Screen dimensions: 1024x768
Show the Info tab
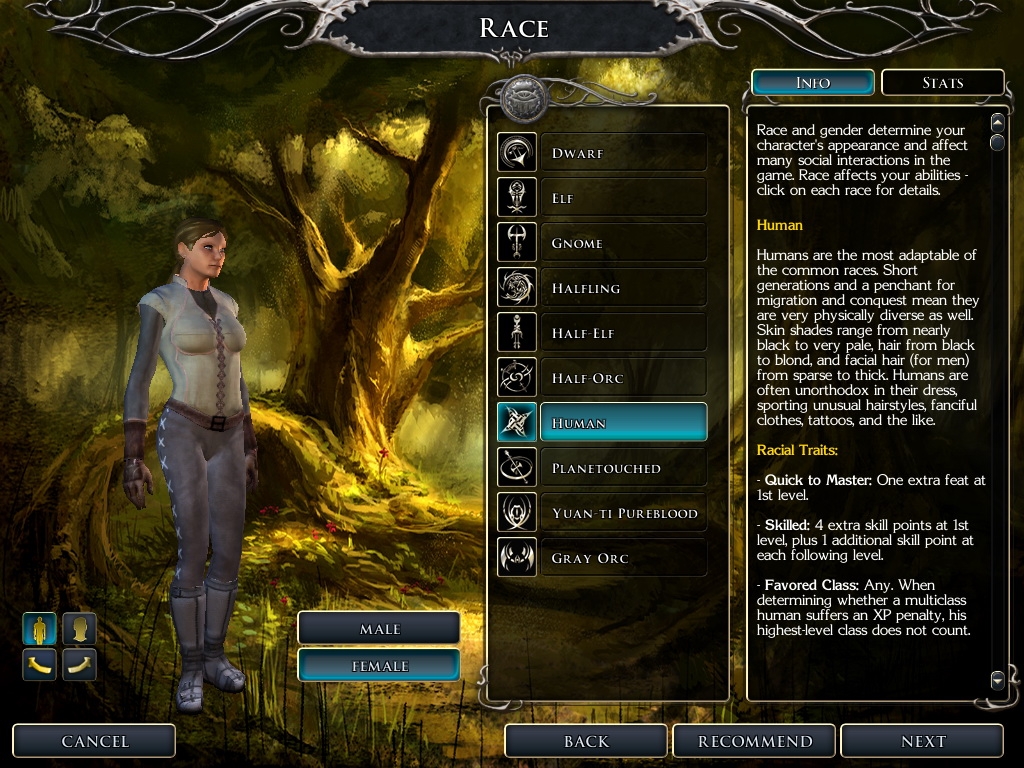(813, 83)
